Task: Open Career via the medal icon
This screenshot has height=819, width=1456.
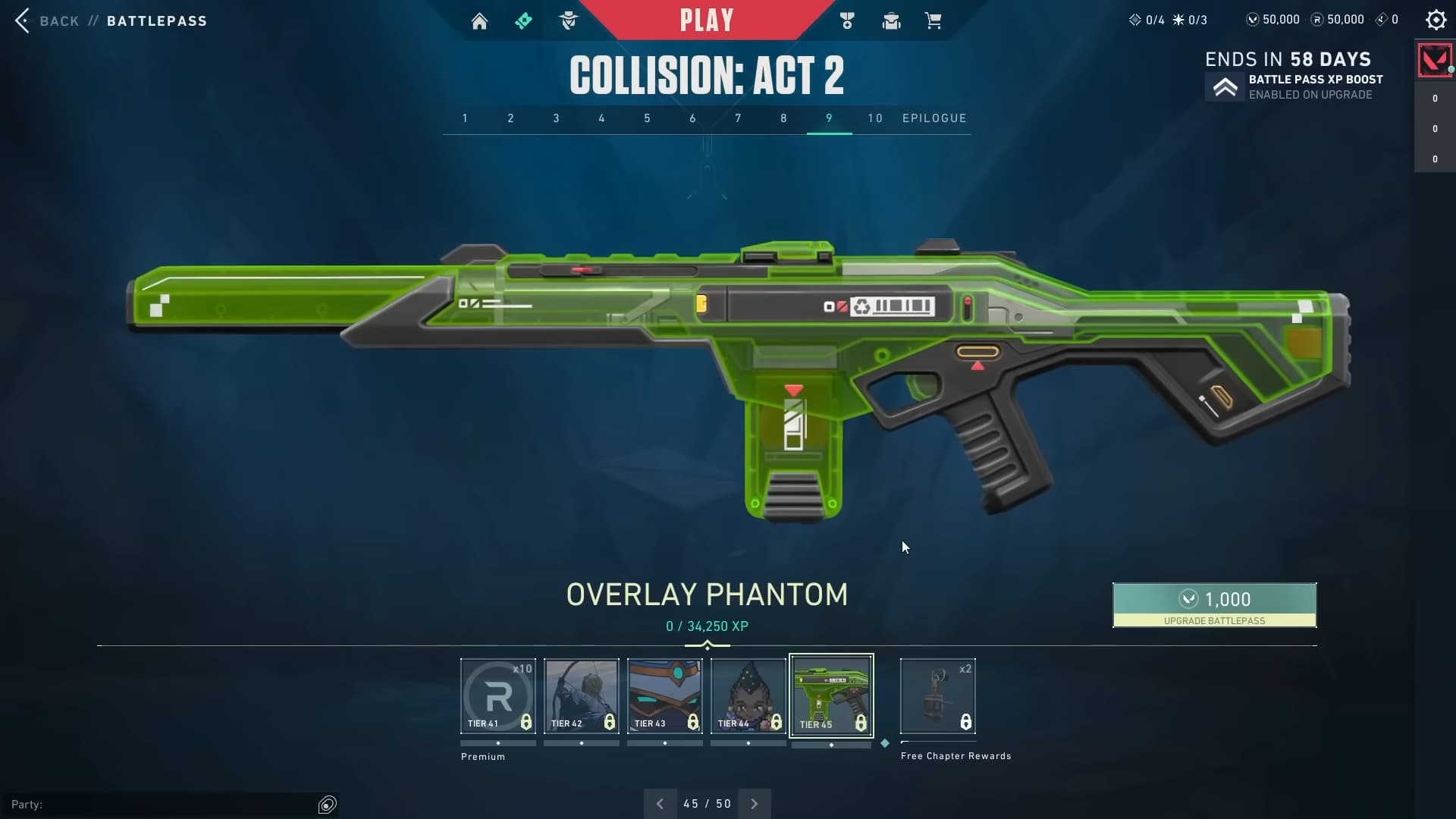Action: click(847, 20)
